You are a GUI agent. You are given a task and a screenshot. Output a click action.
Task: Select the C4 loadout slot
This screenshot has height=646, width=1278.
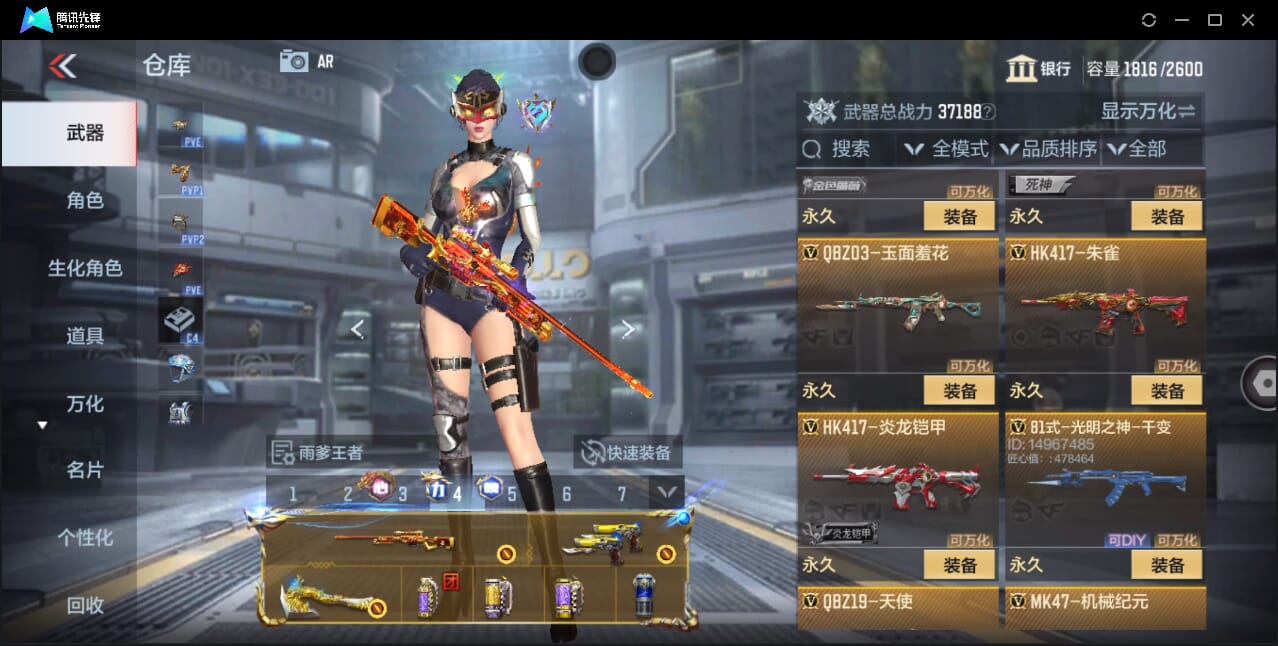pos(181,321)
